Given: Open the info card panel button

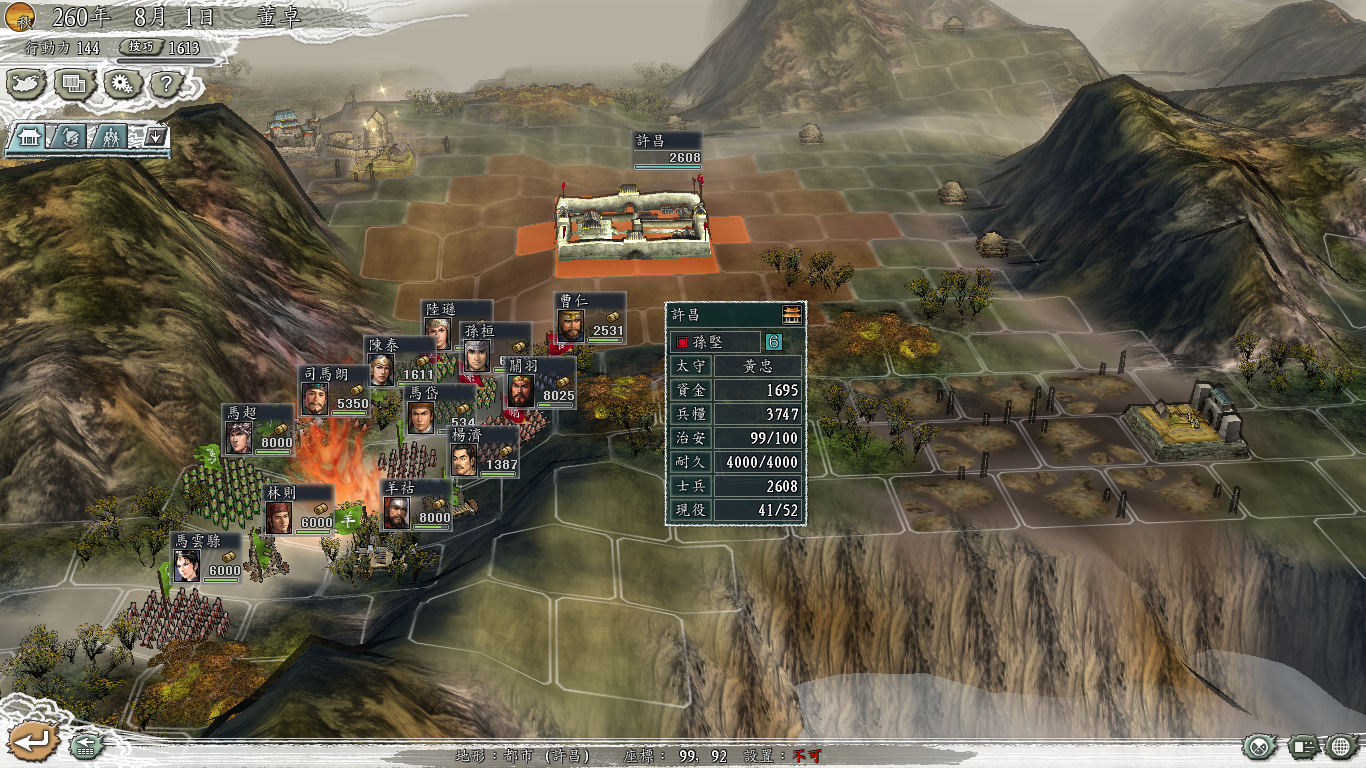Looking at the screenshot, I should pos(1302,746).
